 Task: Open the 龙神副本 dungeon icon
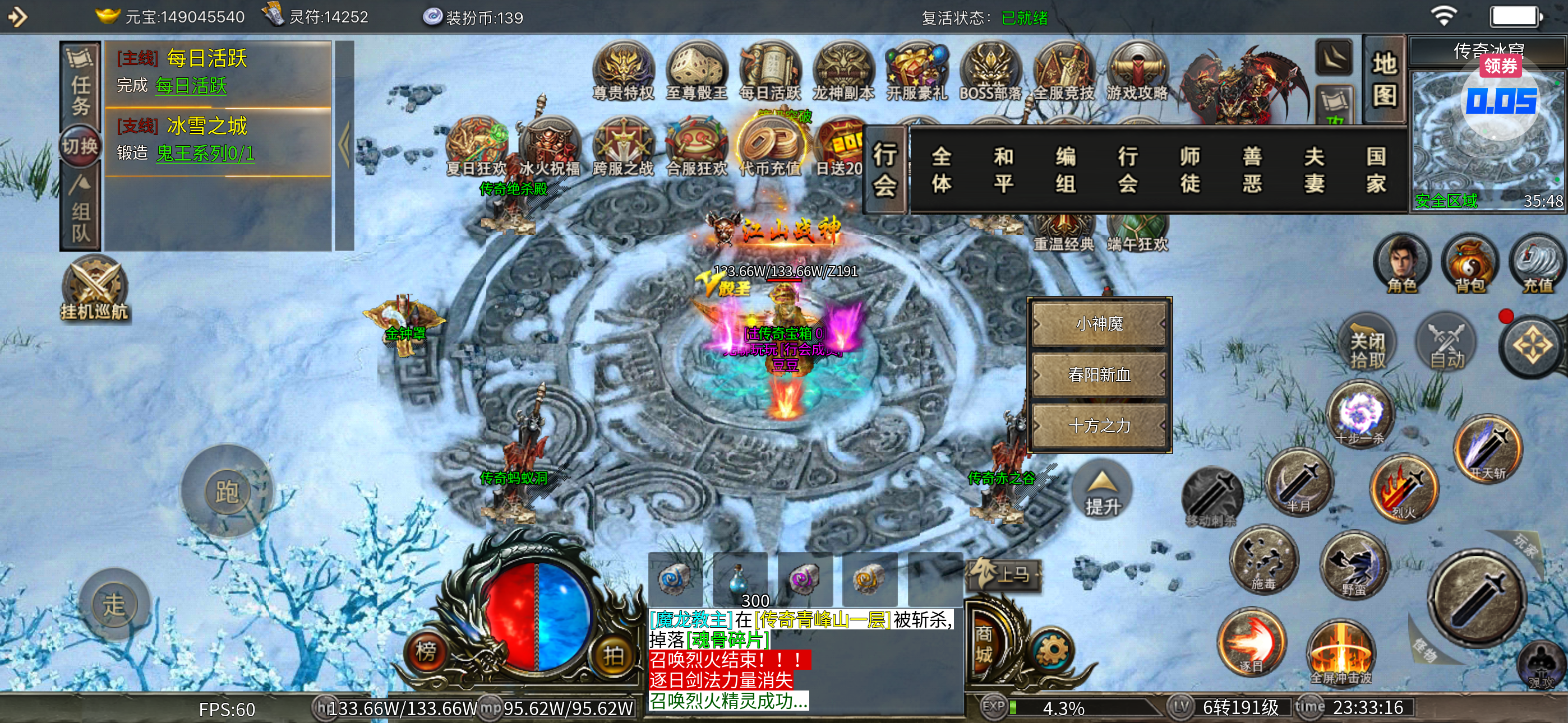pos(843,70)
